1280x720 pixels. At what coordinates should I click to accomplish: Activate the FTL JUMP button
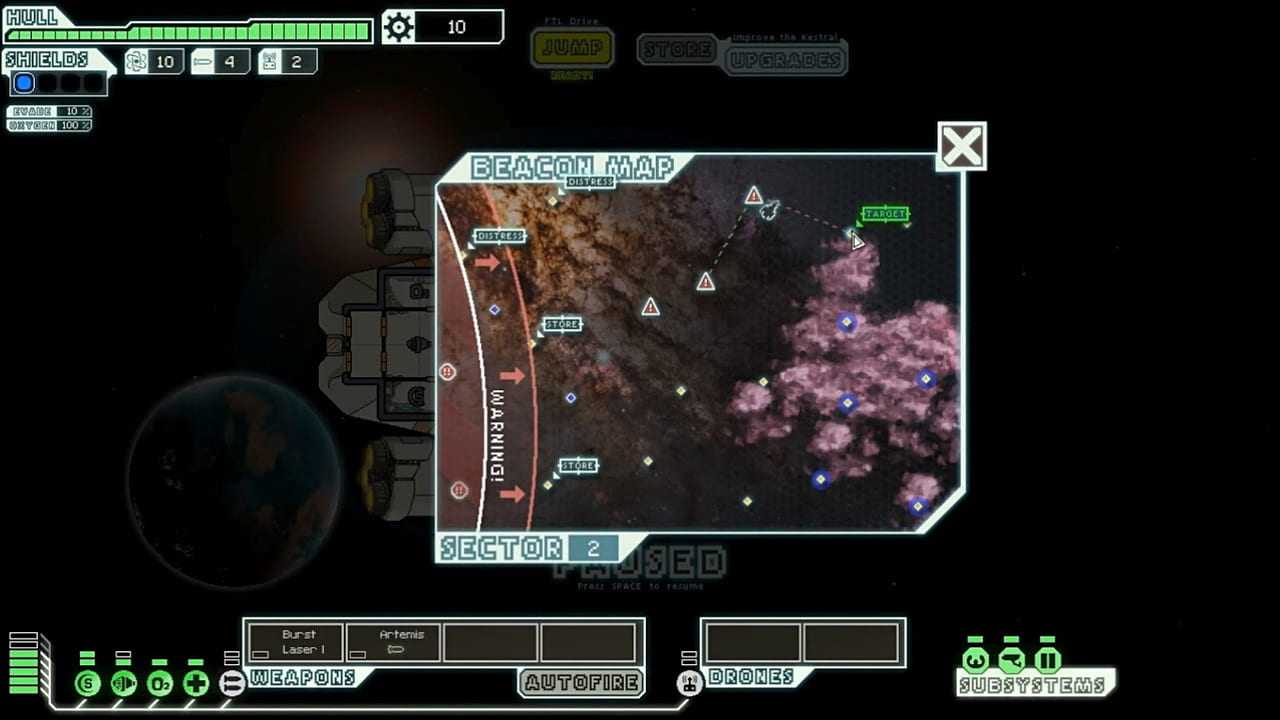click(572, 49)
